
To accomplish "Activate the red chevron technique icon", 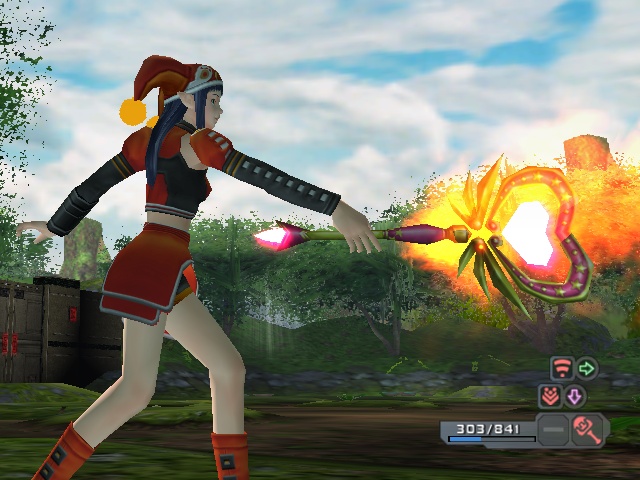I will tap(550, 396).
